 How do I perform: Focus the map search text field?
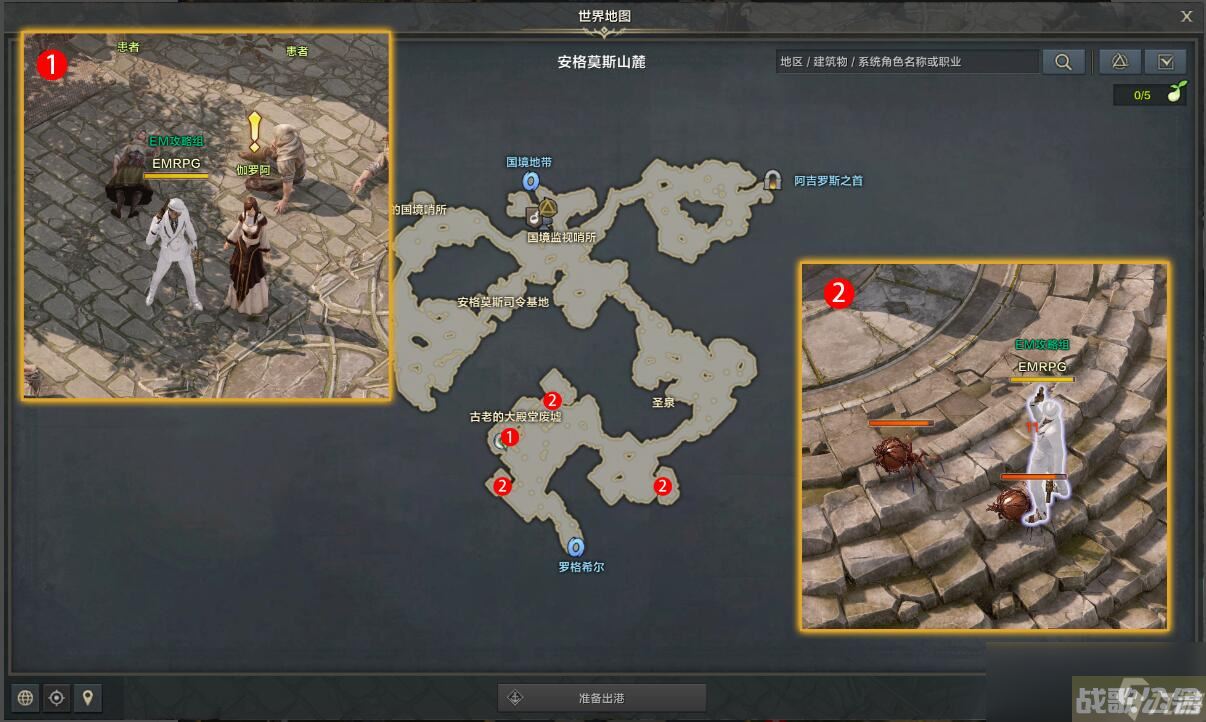point(906,62)
